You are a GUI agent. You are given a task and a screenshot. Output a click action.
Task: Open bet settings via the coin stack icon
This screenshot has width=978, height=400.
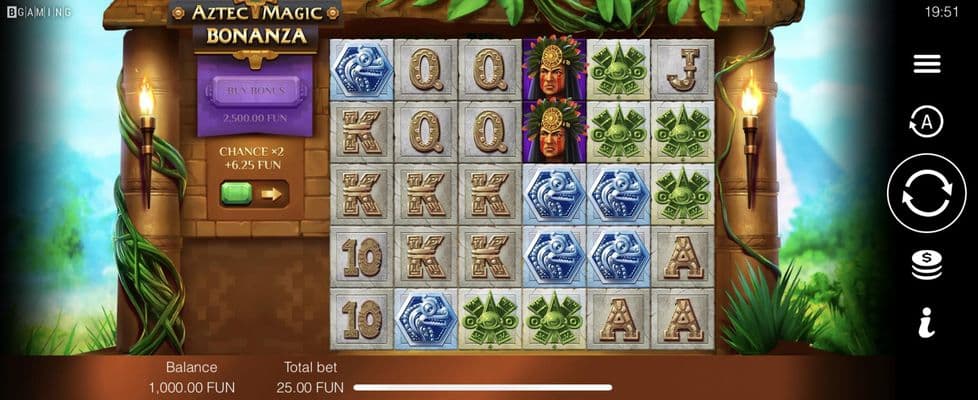pos(926,265)
